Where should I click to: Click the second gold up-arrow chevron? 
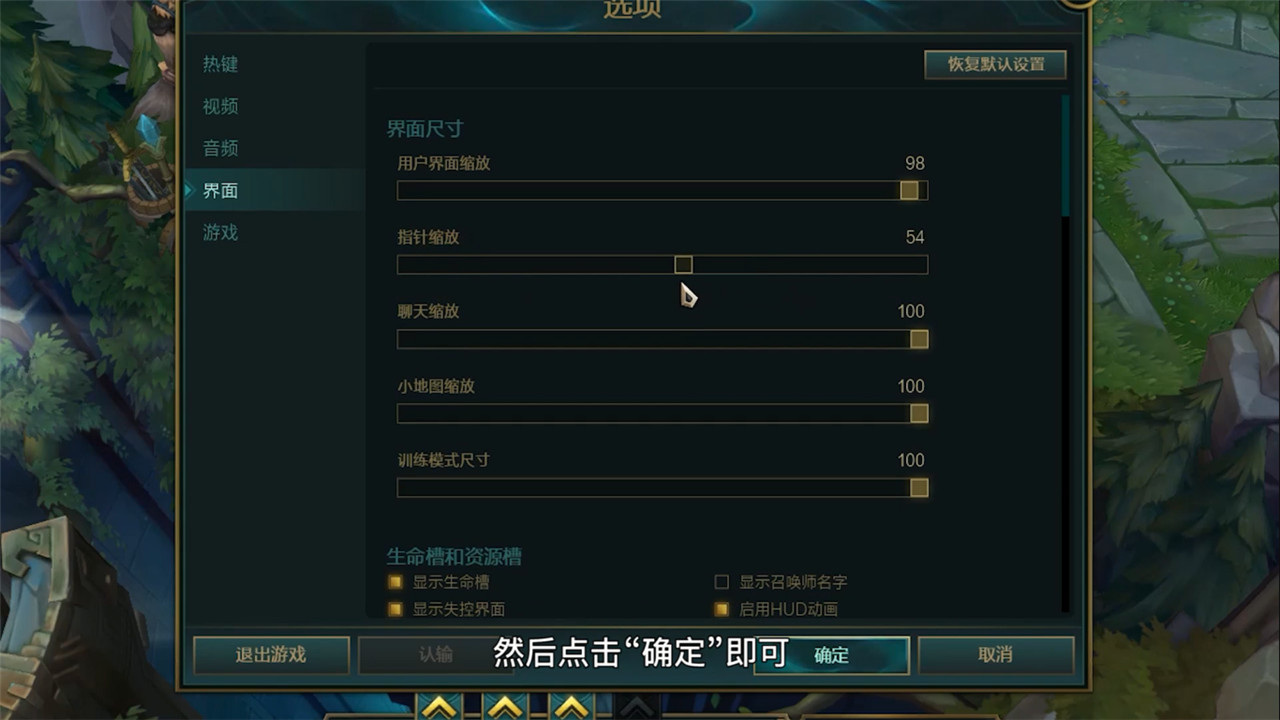pyautogui.click(x=503, y=710)
